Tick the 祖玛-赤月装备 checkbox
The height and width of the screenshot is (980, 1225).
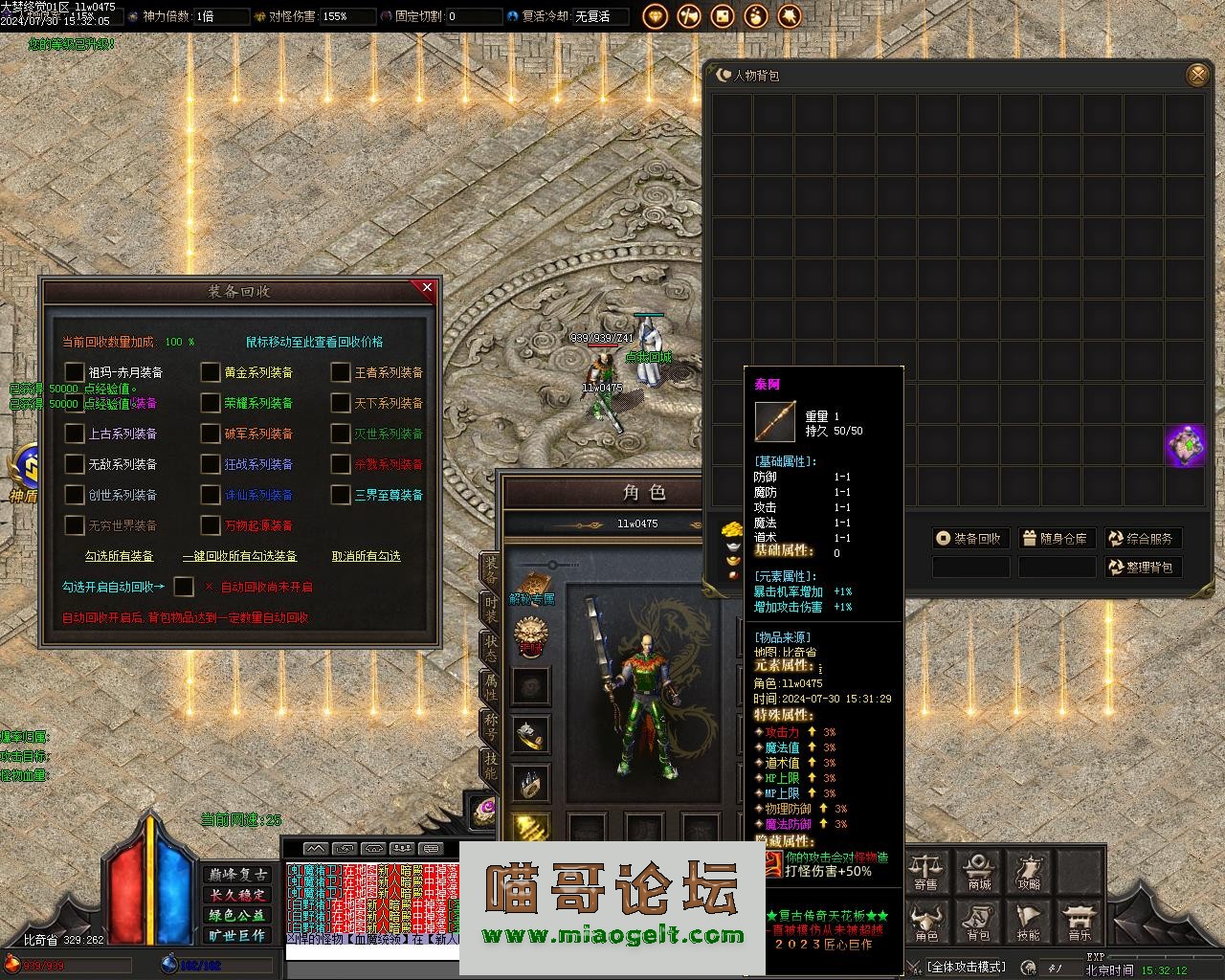(x=75, y=372)
